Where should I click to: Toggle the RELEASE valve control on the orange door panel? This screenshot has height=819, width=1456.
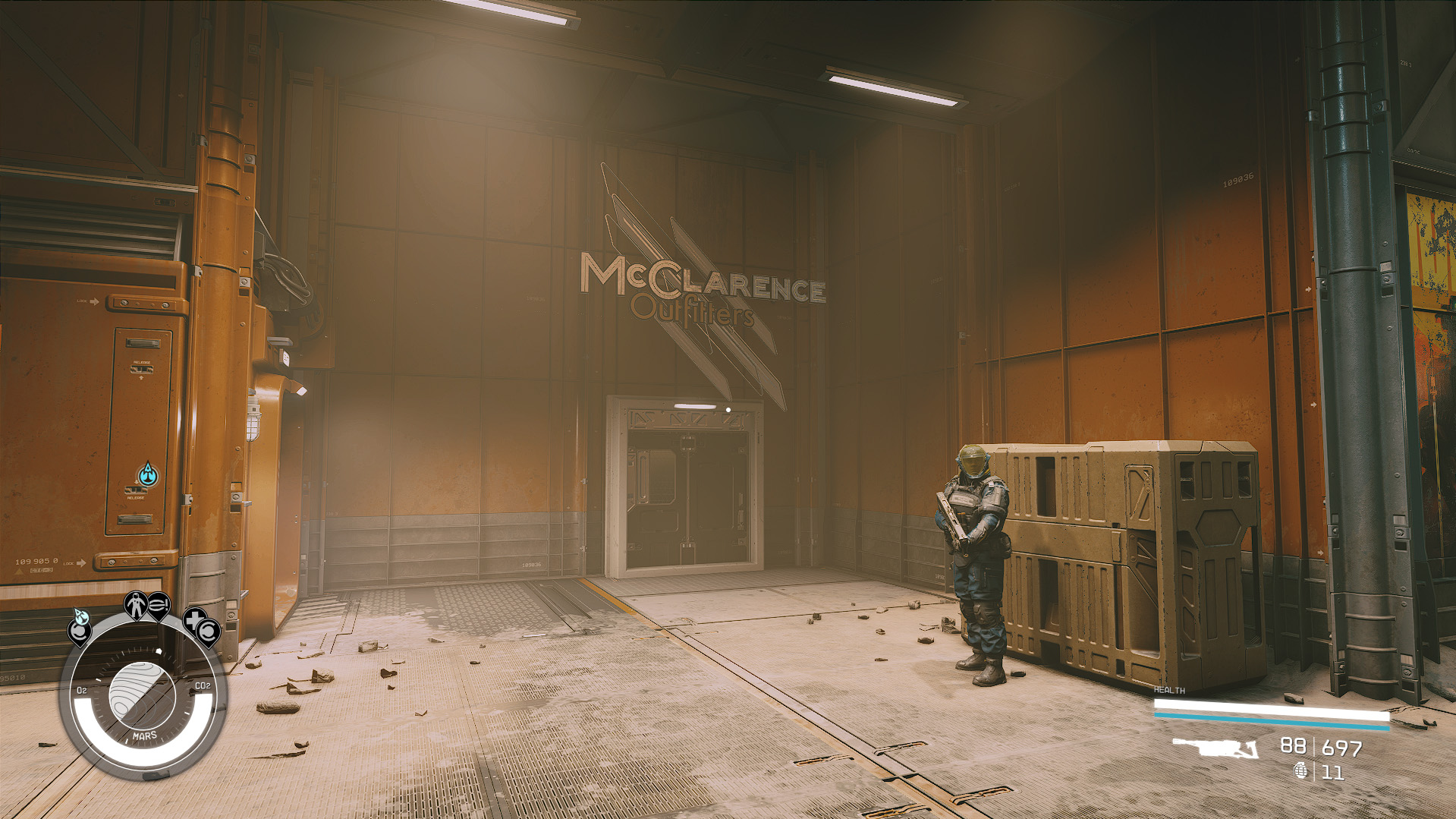point(141,369)
